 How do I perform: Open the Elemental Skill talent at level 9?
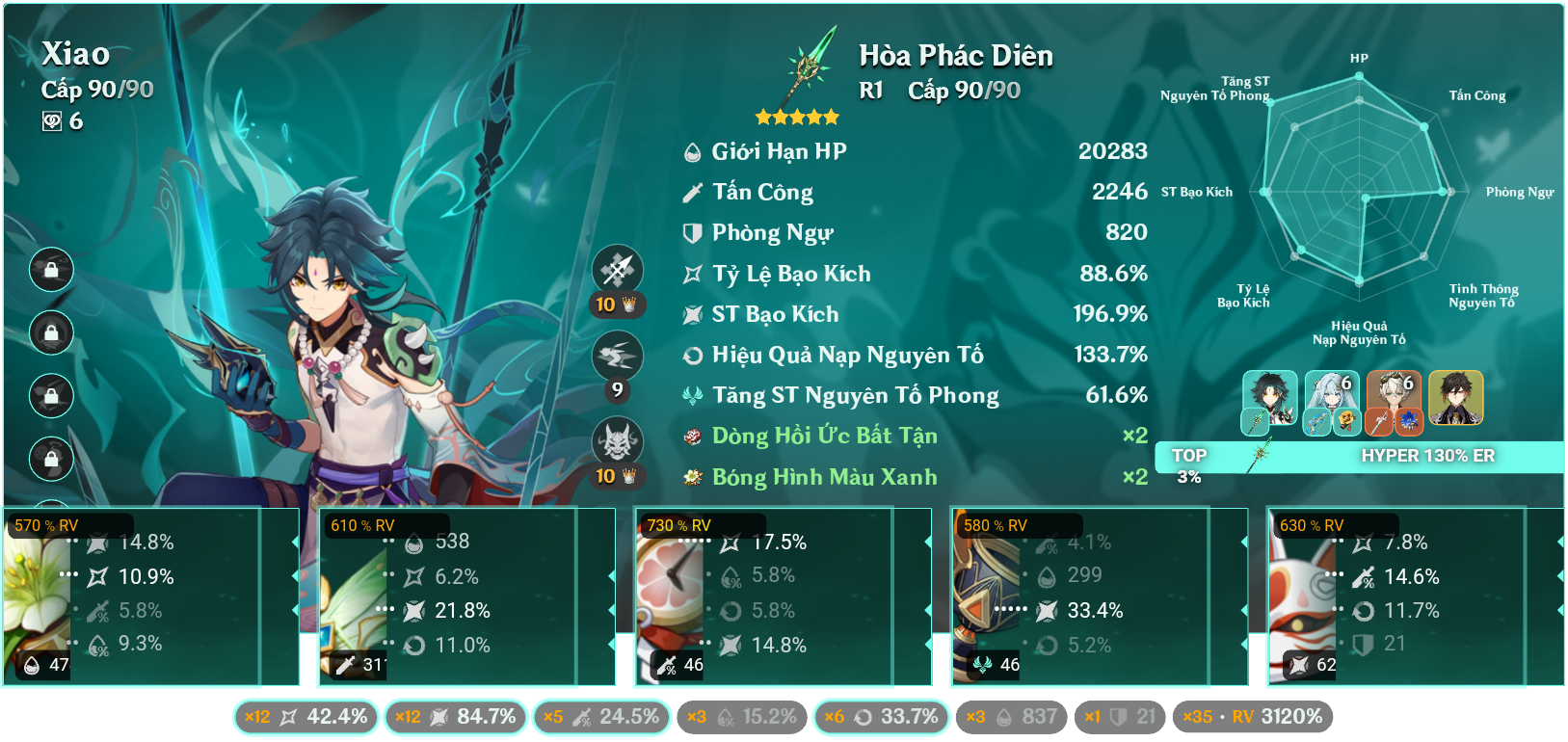[618, 355]
